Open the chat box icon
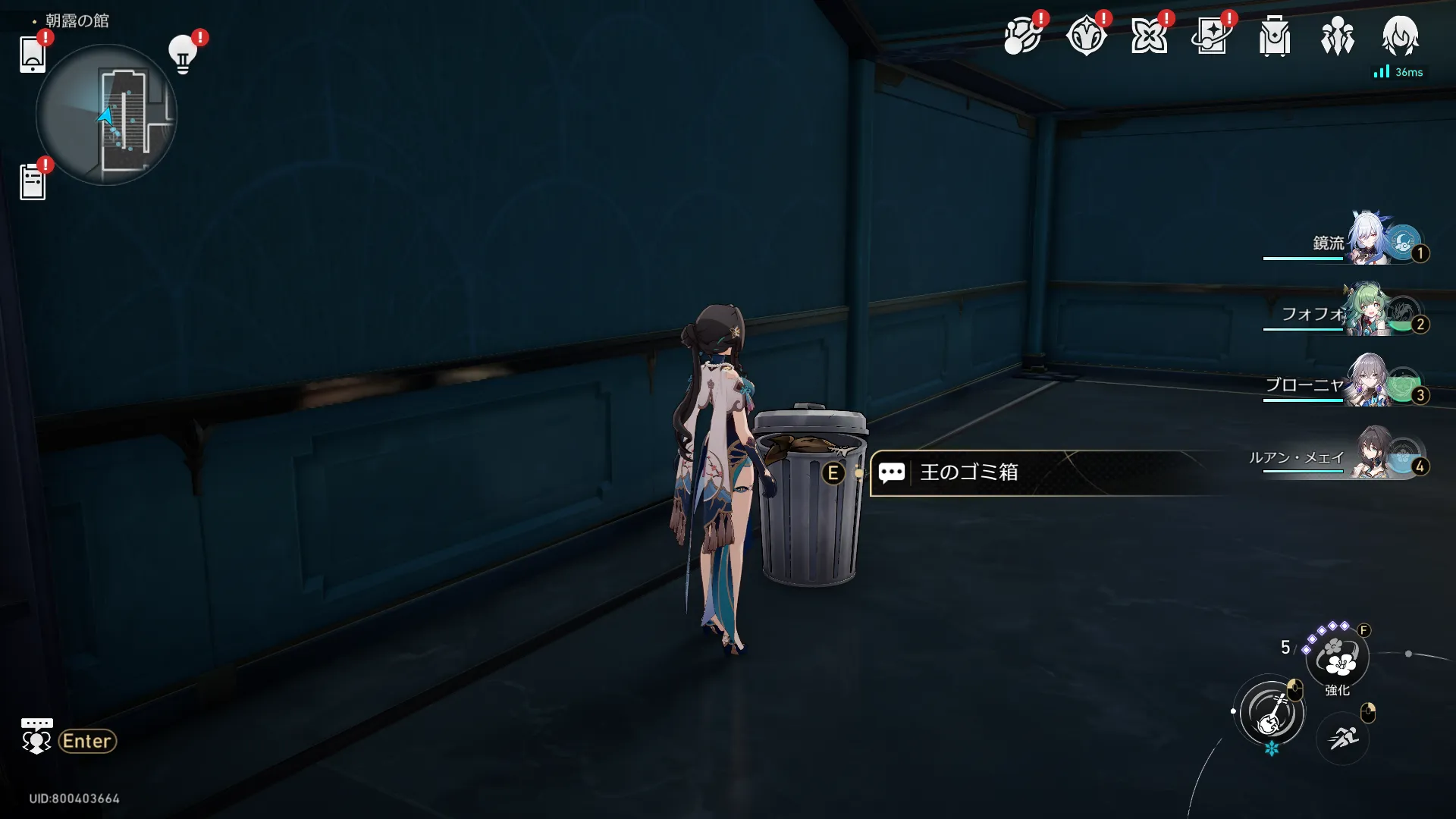Screen dimensions: 1456x819 click(36, 736)
